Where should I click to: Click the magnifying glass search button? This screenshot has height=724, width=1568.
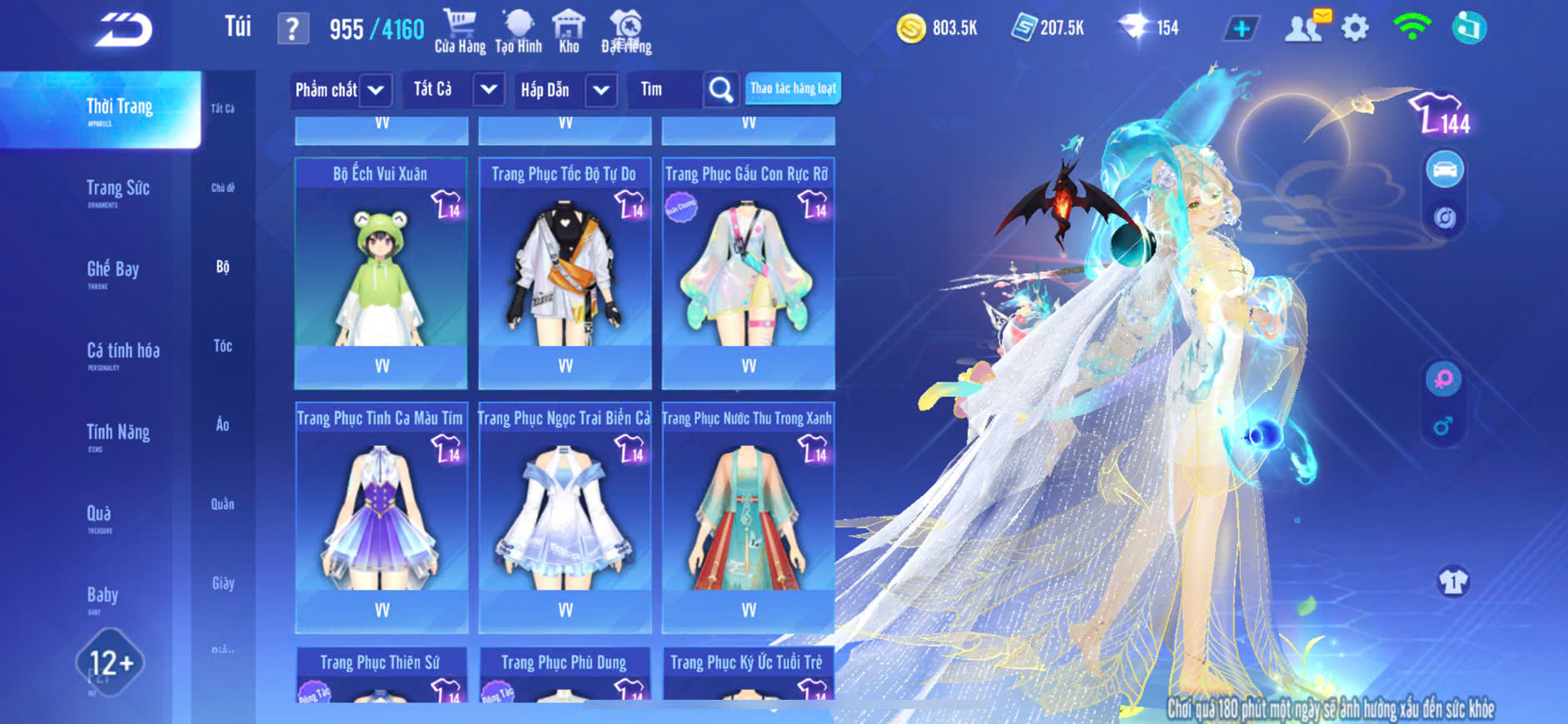click(721, 90)
